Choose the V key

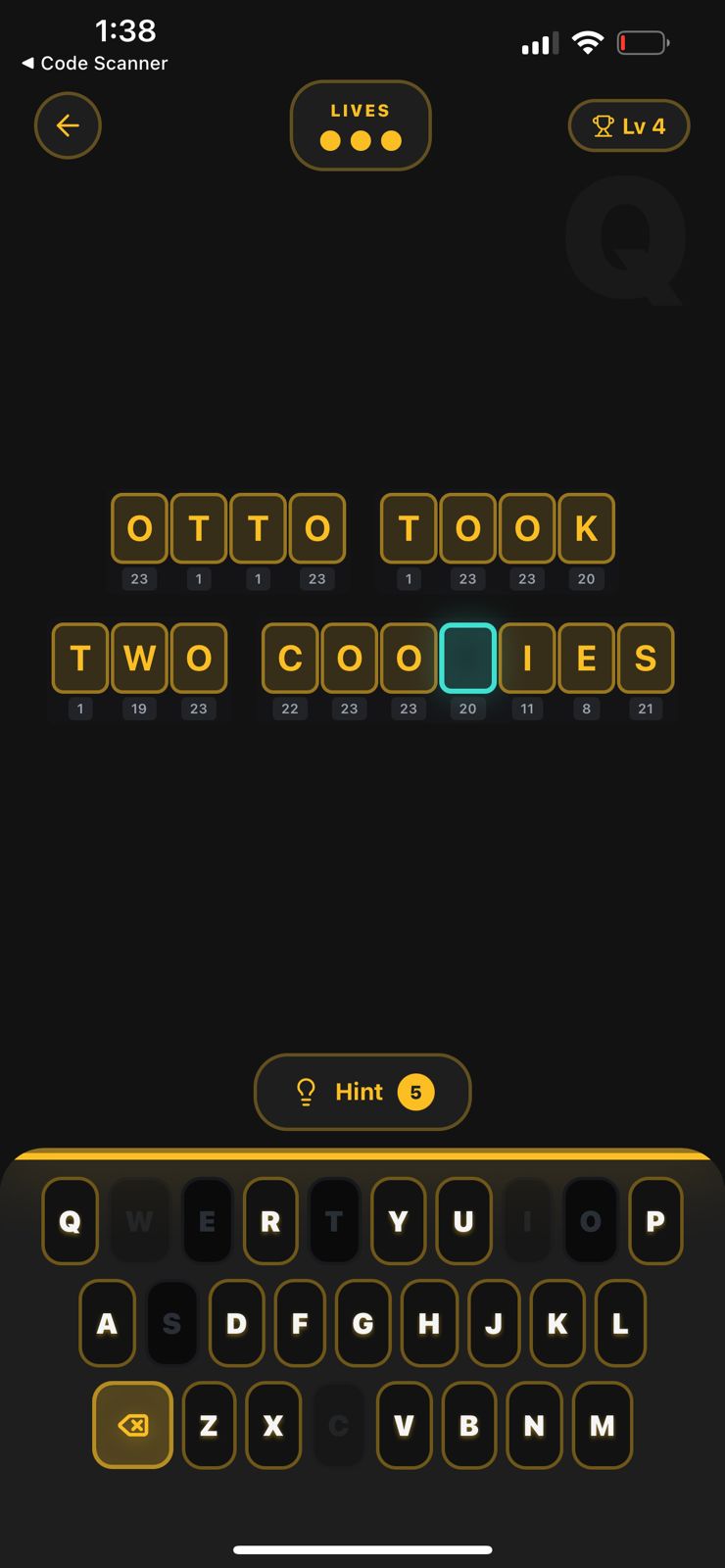[404, 1425]
